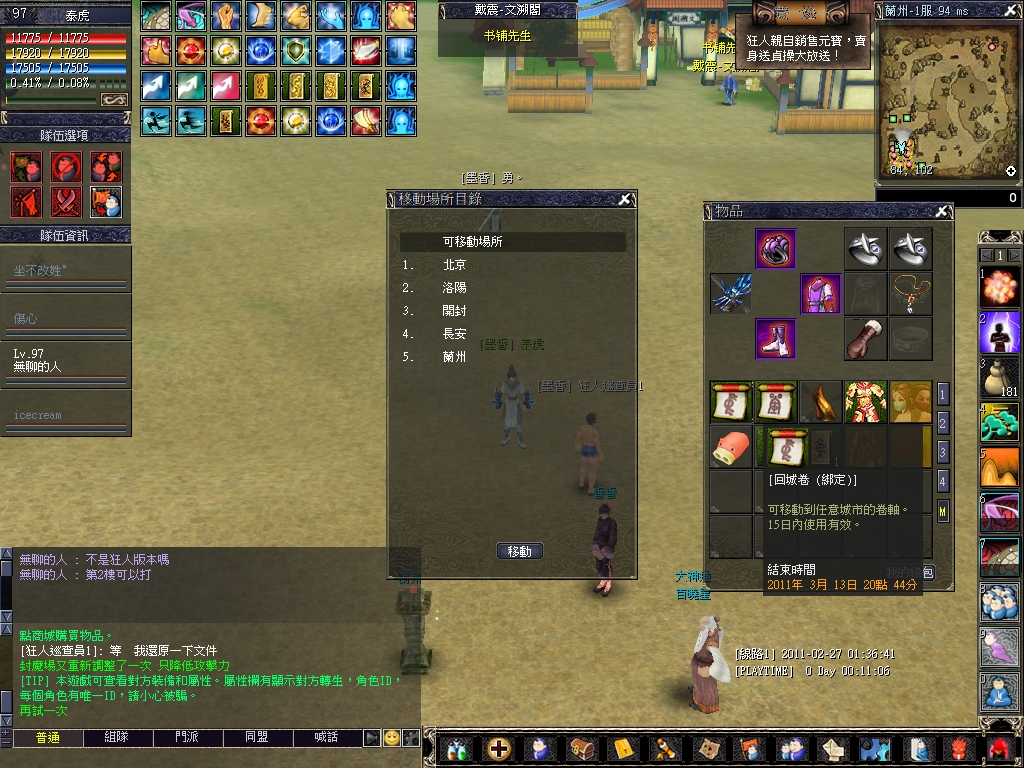1024x768 pixels.
Task: Switch to inventory bag page 2
Action: tap(942, 422)
